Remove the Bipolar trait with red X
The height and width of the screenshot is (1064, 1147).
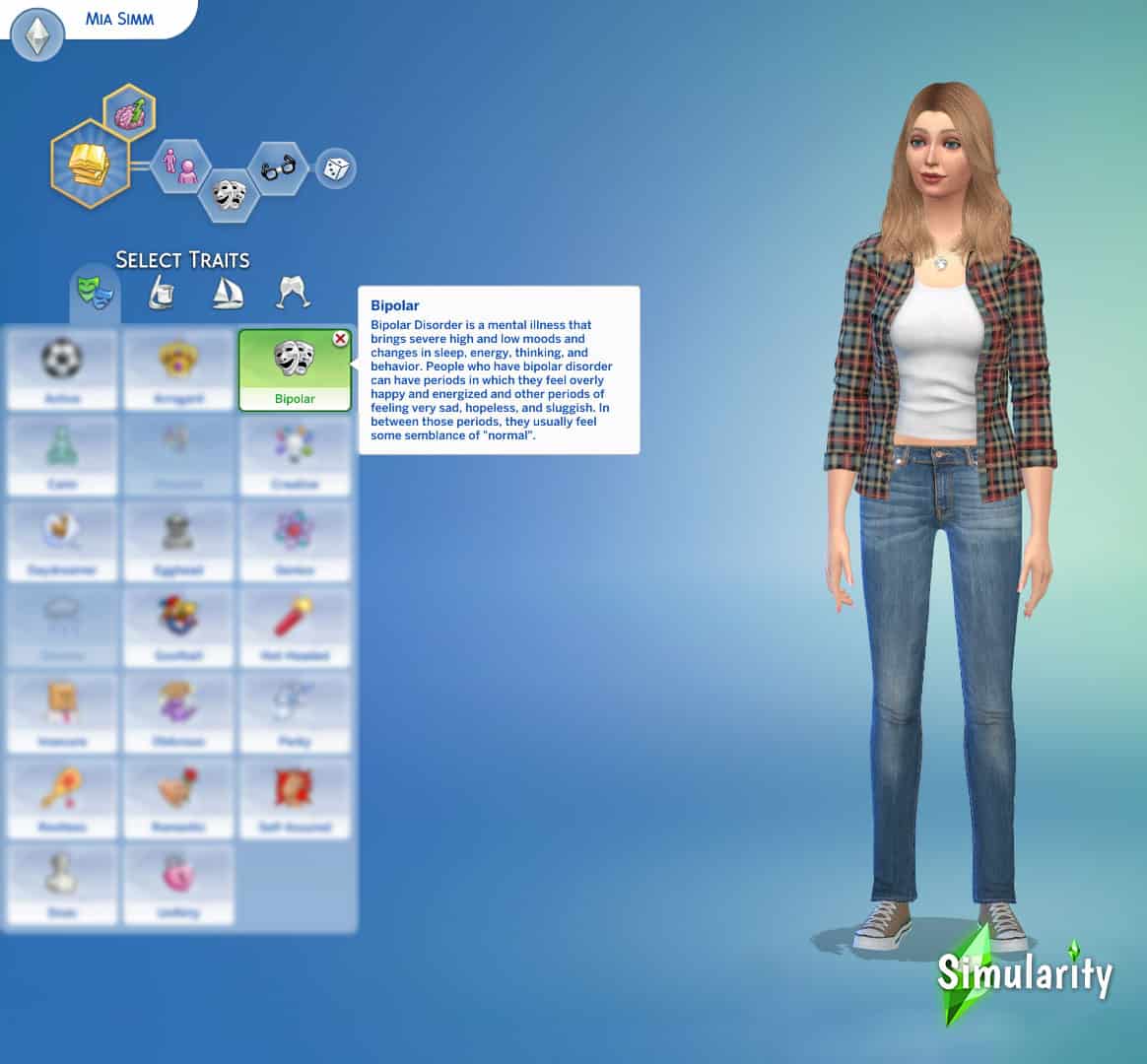coord(340,339)
